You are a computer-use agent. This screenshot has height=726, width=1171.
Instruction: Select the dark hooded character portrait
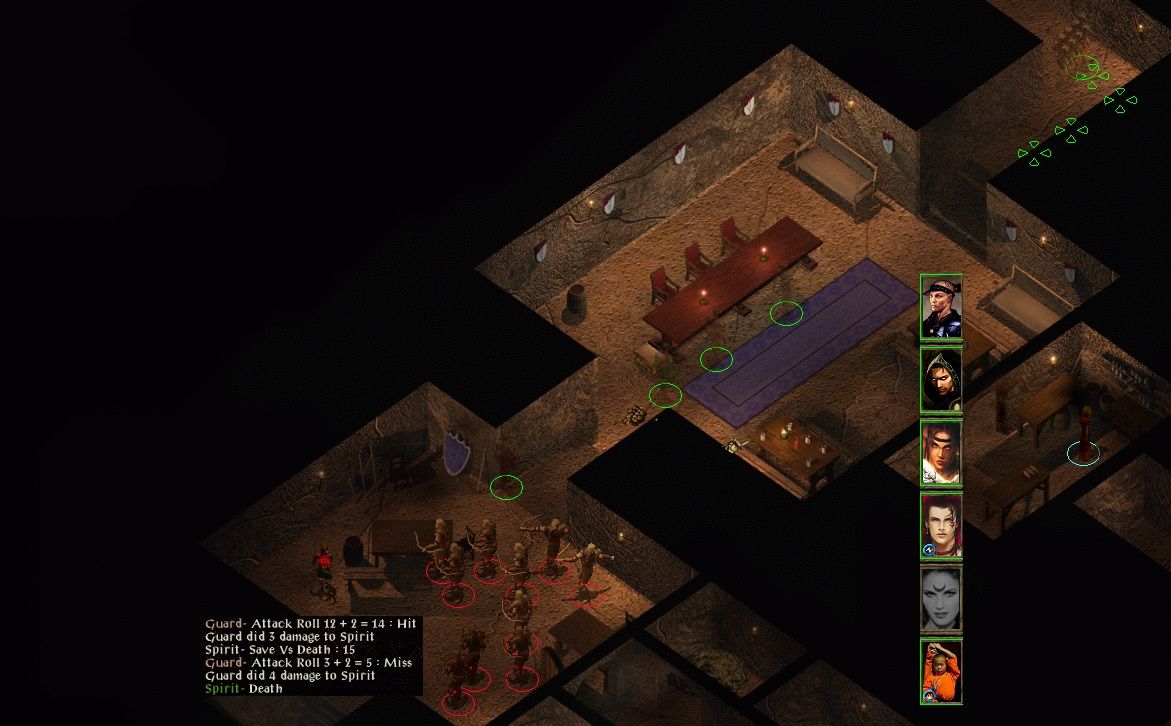[941, 380]
